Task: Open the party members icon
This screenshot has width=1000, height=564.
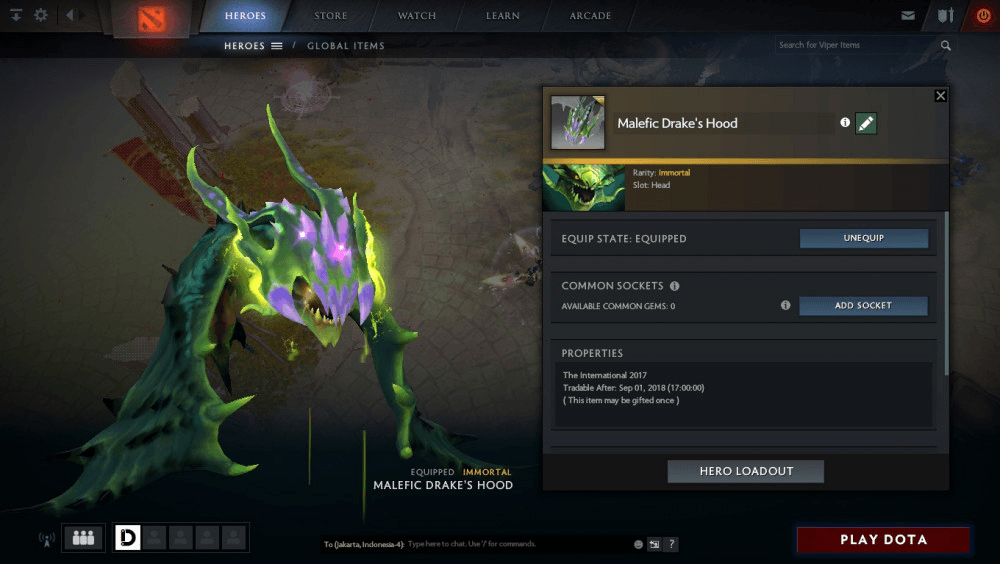Action: (84, 538)
